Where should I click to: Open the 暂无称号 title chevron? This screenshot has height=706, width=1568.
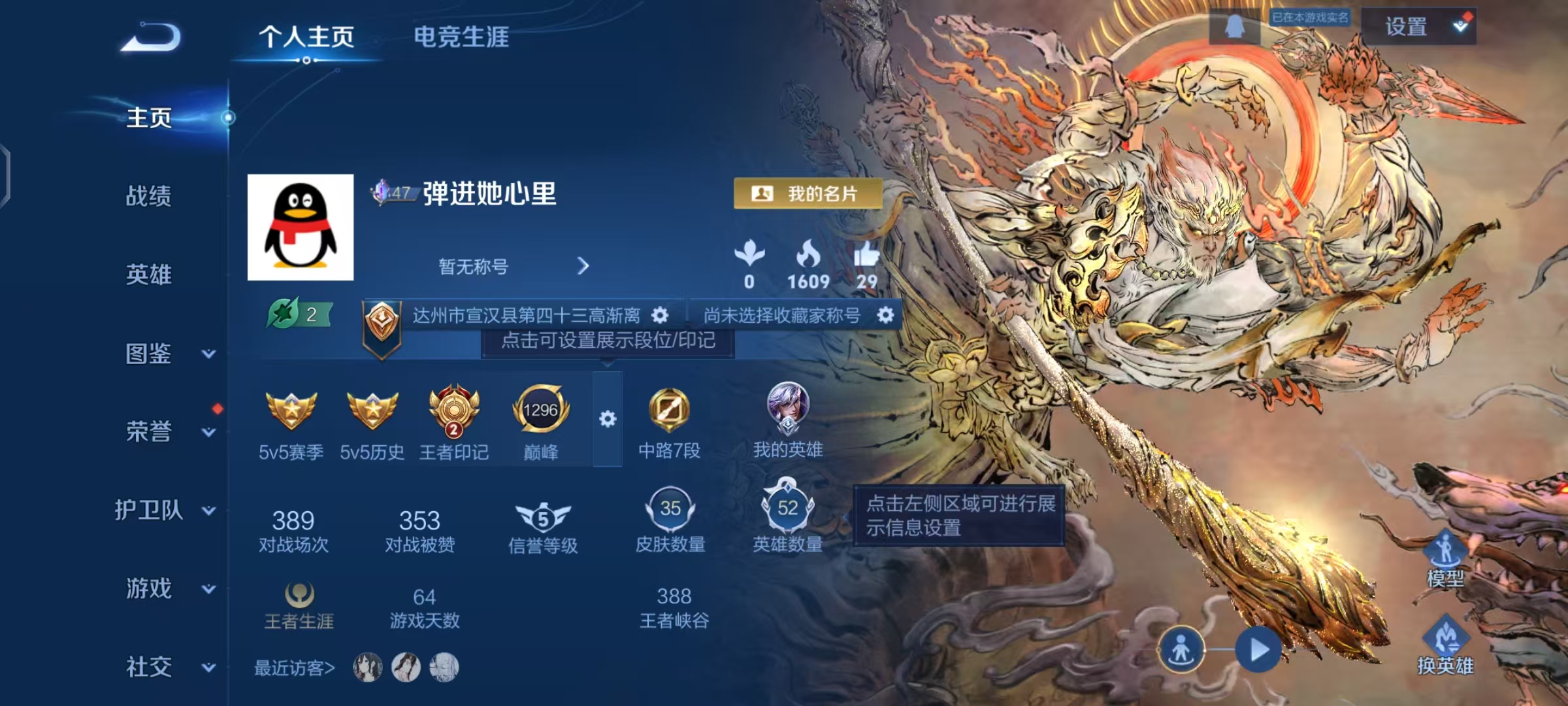coord(583,267)
